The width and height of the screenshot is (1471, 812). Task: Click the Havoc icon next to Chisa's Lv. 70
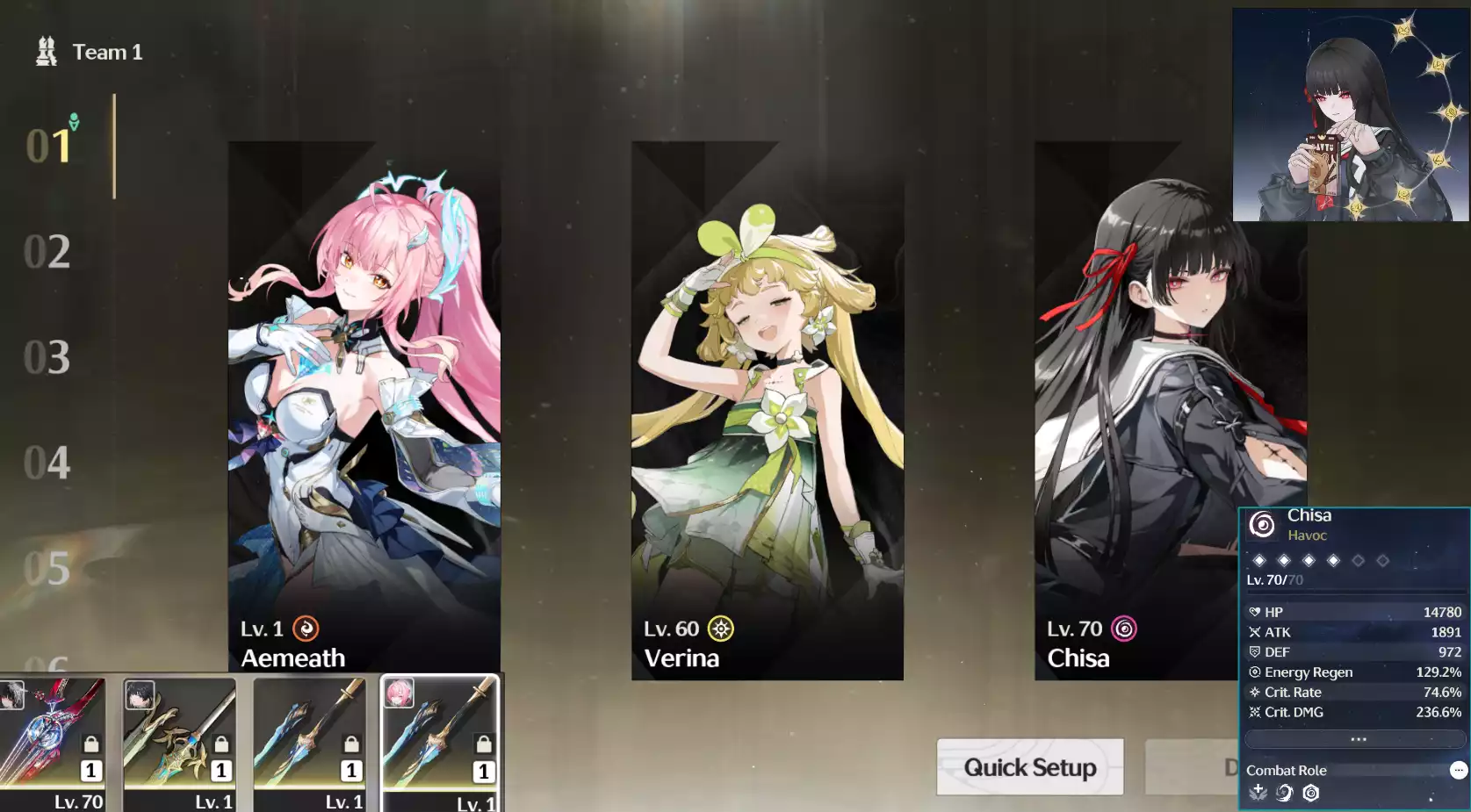pos(1121,629)
